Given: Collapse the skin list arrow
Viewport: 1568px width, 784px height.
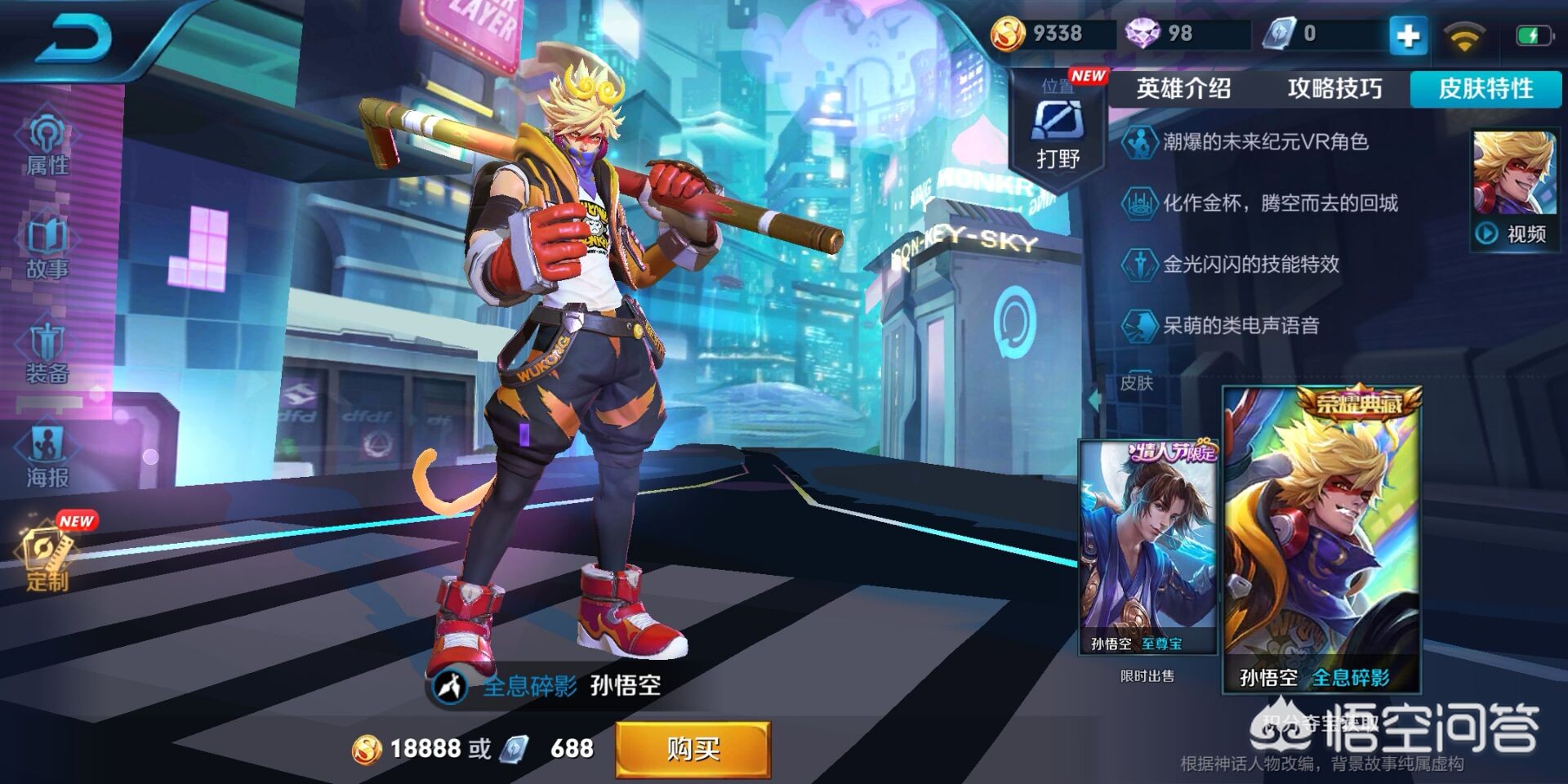Looking at the screenshot, I should [x=1094, y=400].
